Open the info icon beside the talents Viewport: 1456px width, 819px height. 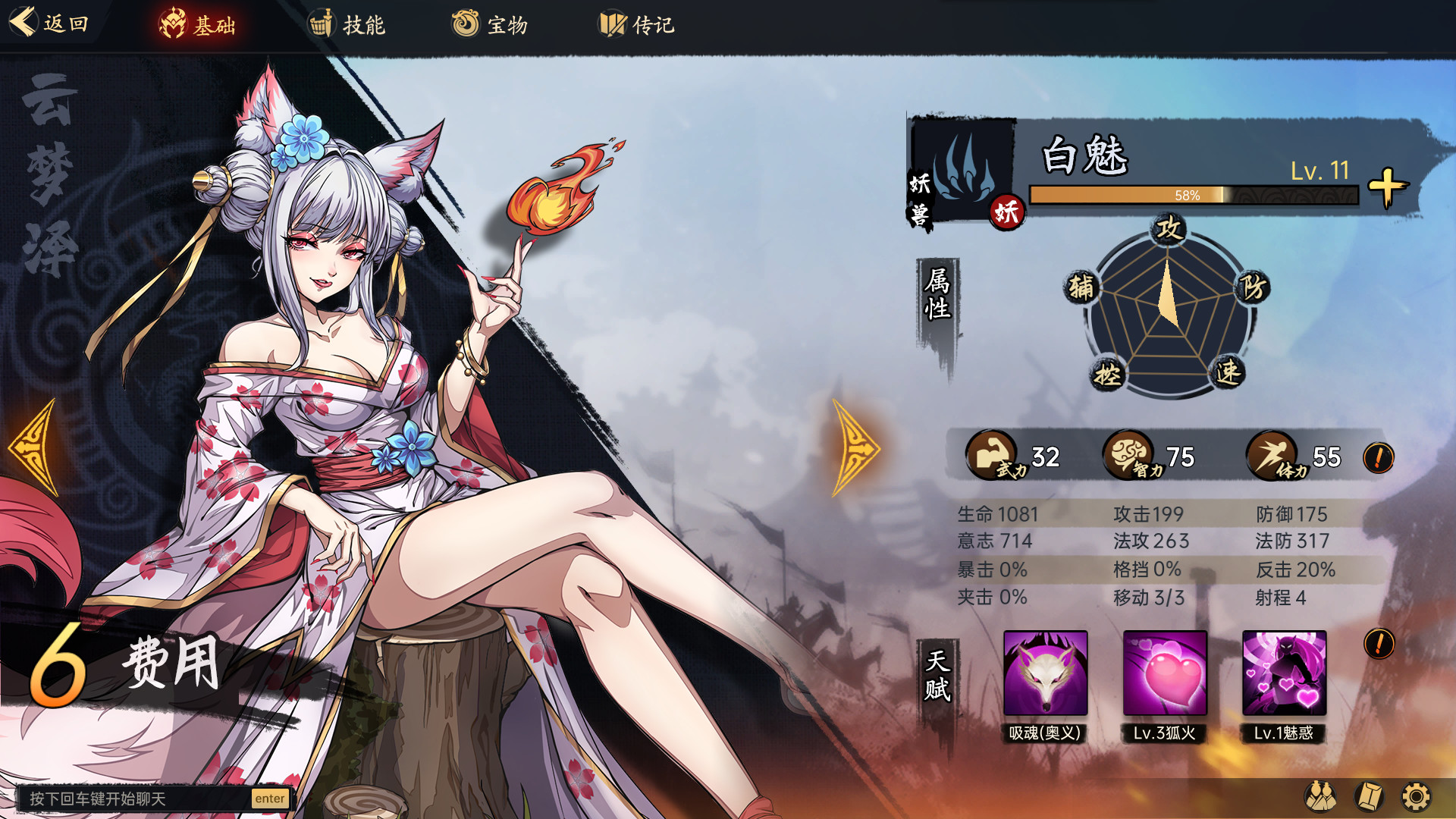click(1379, 644)
